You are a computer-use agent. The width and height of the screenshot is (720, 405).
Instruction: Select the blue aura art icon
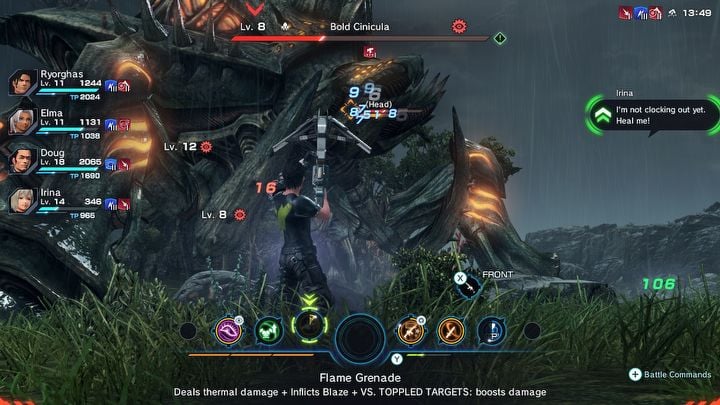click(x=490, y=330)
